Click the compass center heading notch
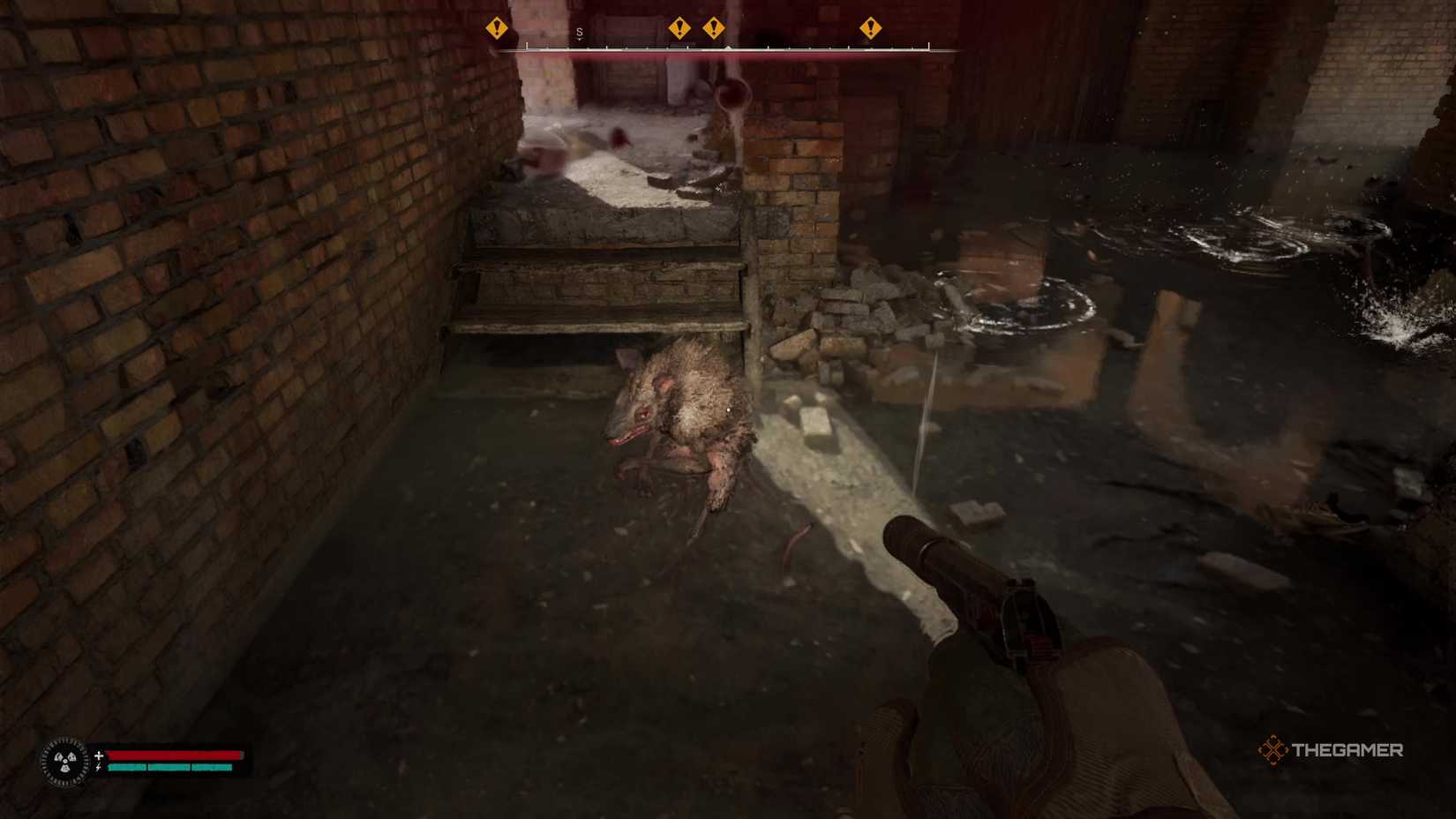This screenshot has height=819, width=1456. [x=728, y=47]
